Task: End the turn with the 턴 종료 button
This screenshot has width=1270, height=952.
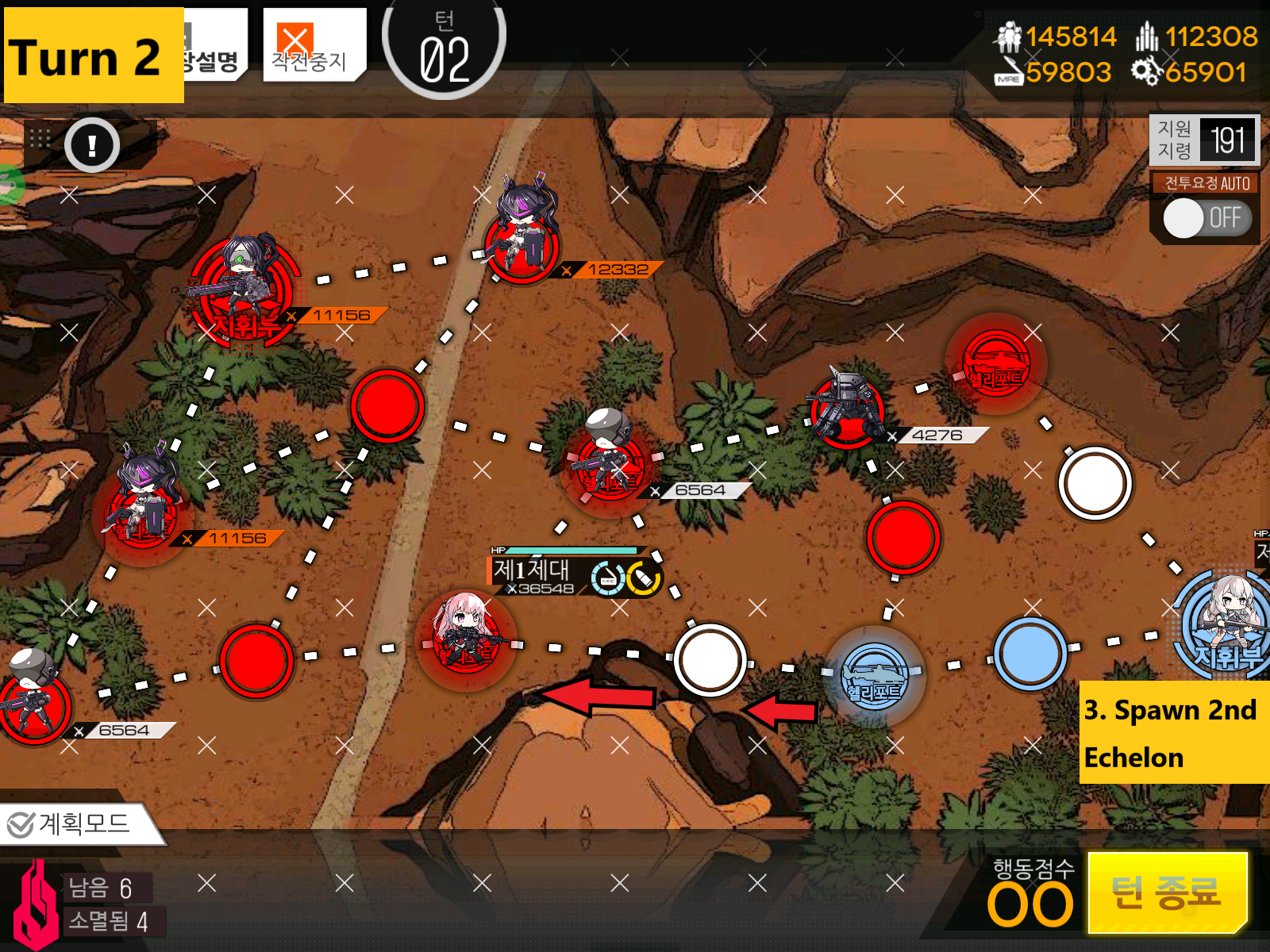Action: tap(1166, 892)
